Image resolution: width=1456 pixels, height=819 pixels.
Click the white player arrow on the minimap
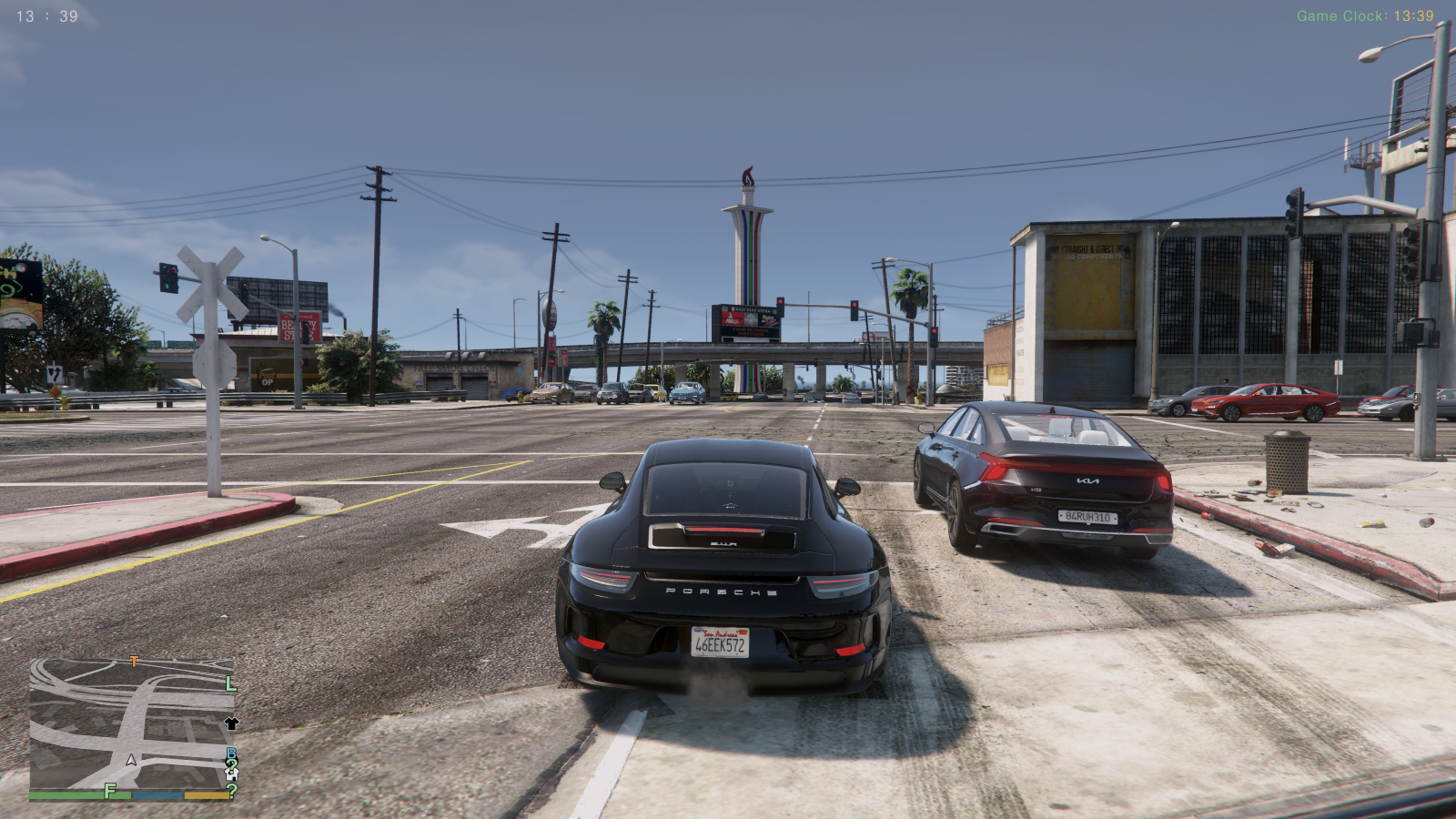tap(131, 761)
